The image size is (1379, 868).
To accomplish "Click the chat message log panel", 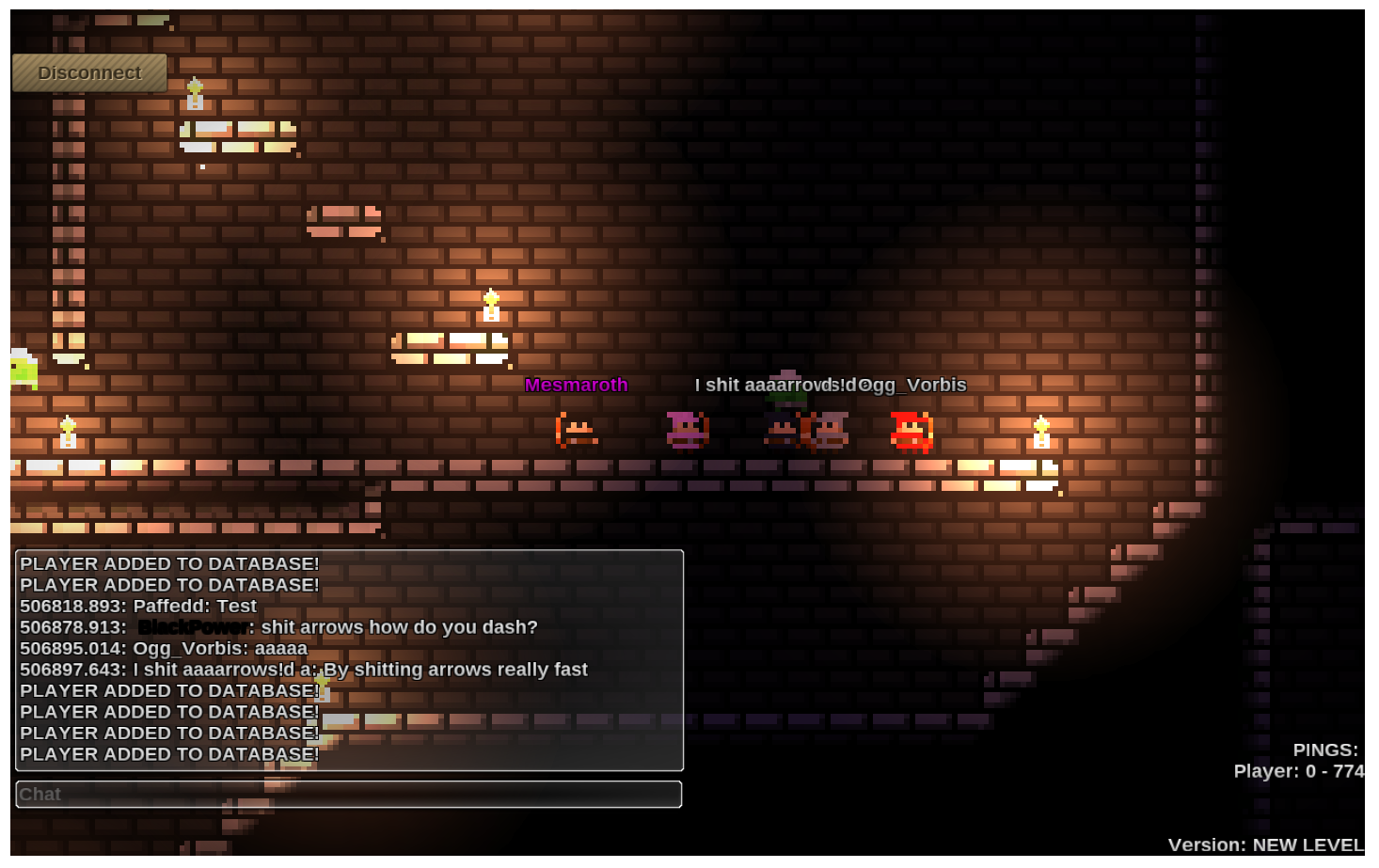I will coord(349,660).
